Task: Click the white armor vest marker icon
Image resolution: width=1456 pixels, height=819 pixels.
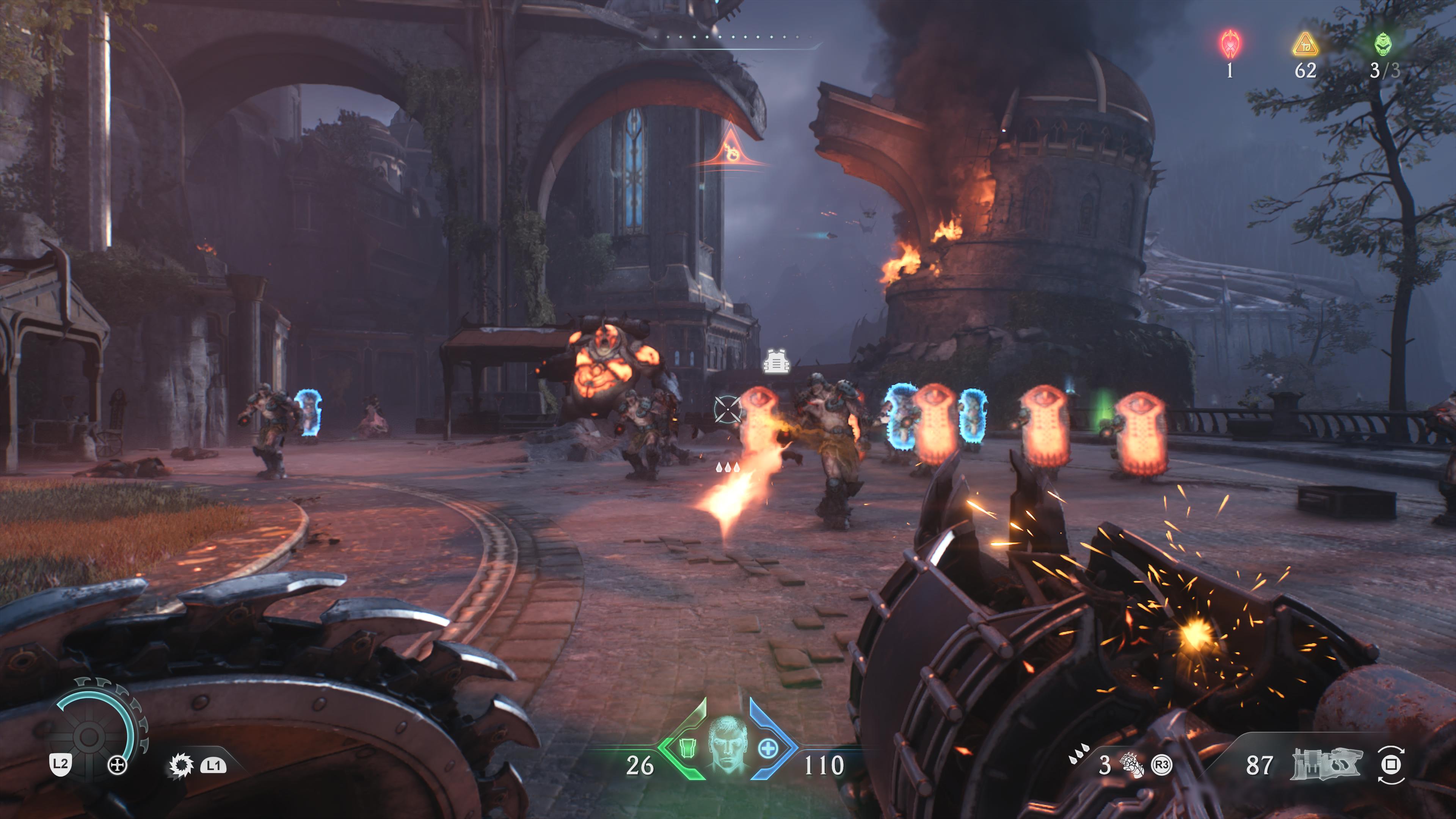Action: [776, 362]
